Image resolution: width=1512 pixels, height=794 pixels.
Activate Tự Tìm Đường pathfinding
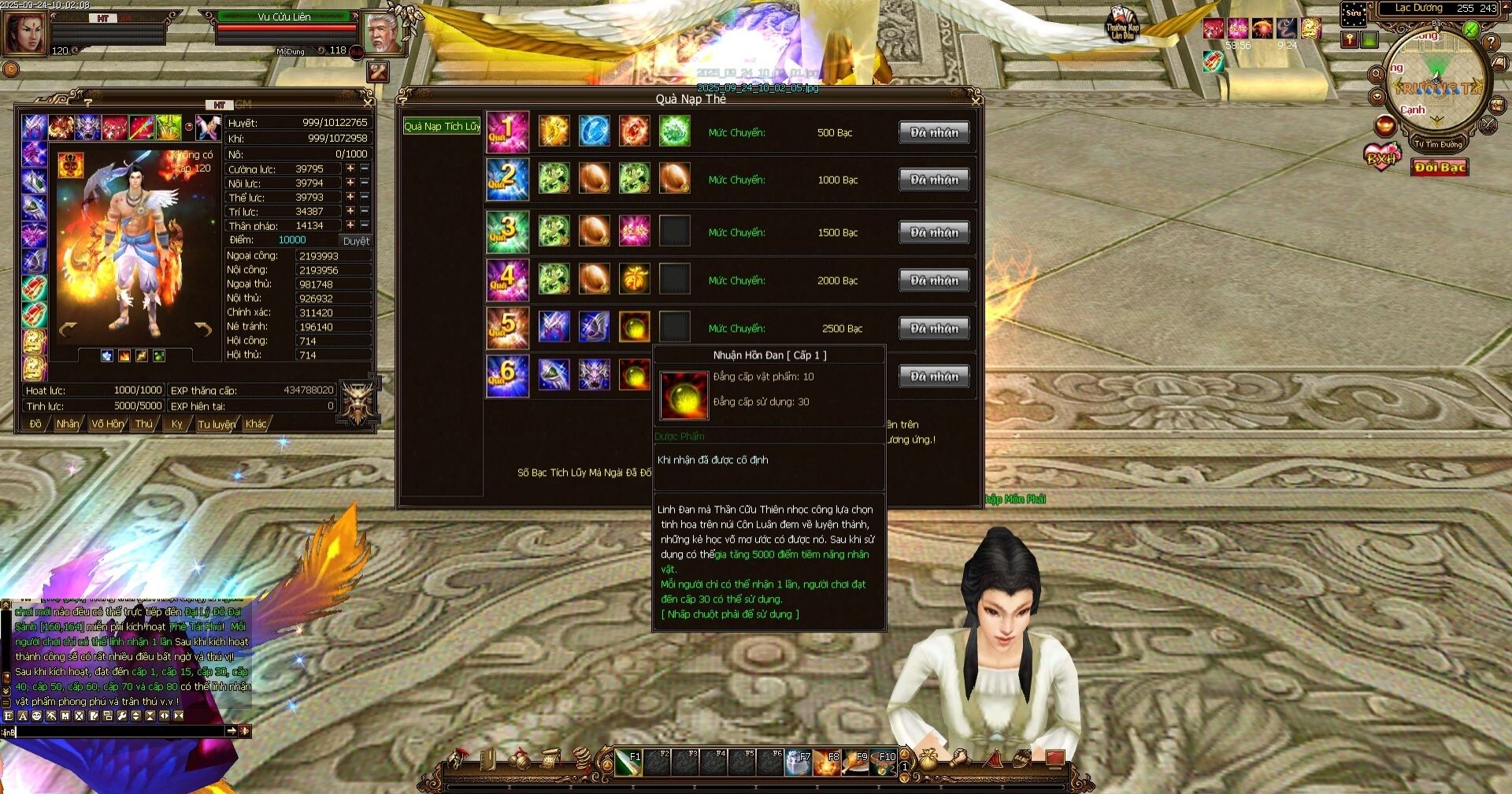pos(1437,144)
